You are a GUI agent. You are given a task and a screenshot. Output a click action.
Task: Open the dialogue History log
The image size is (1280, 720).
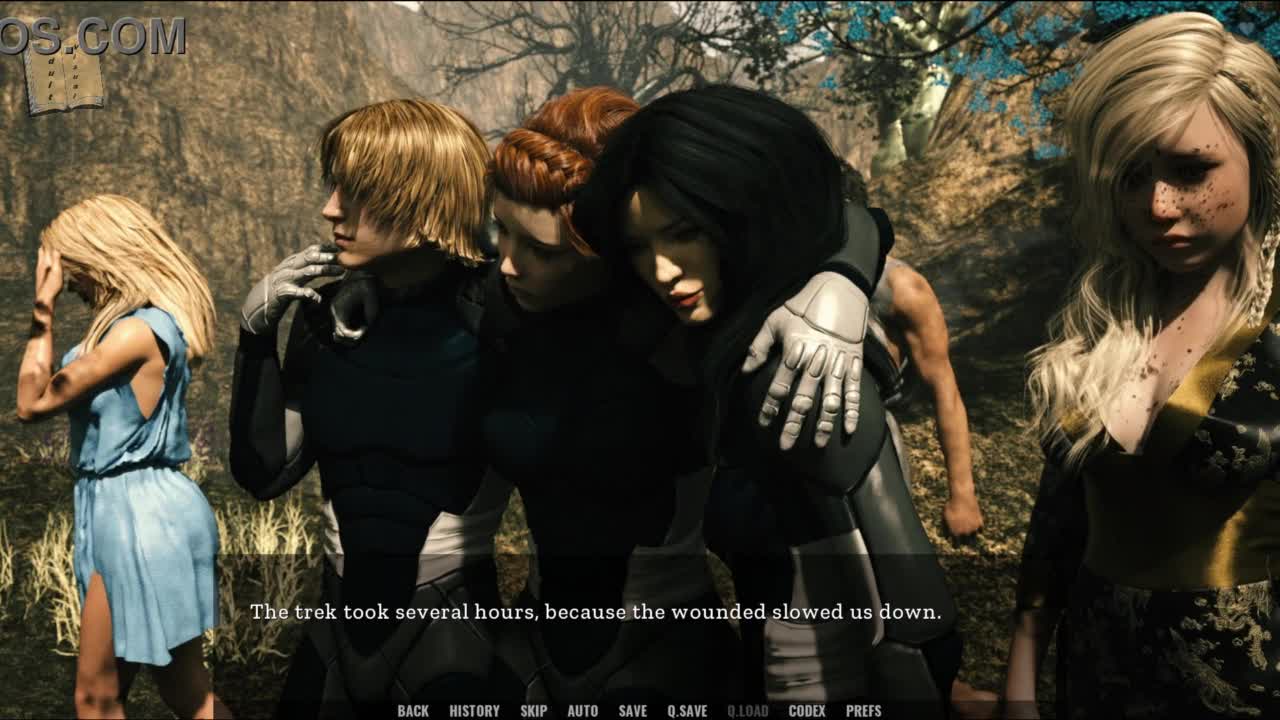pos(474,711)
